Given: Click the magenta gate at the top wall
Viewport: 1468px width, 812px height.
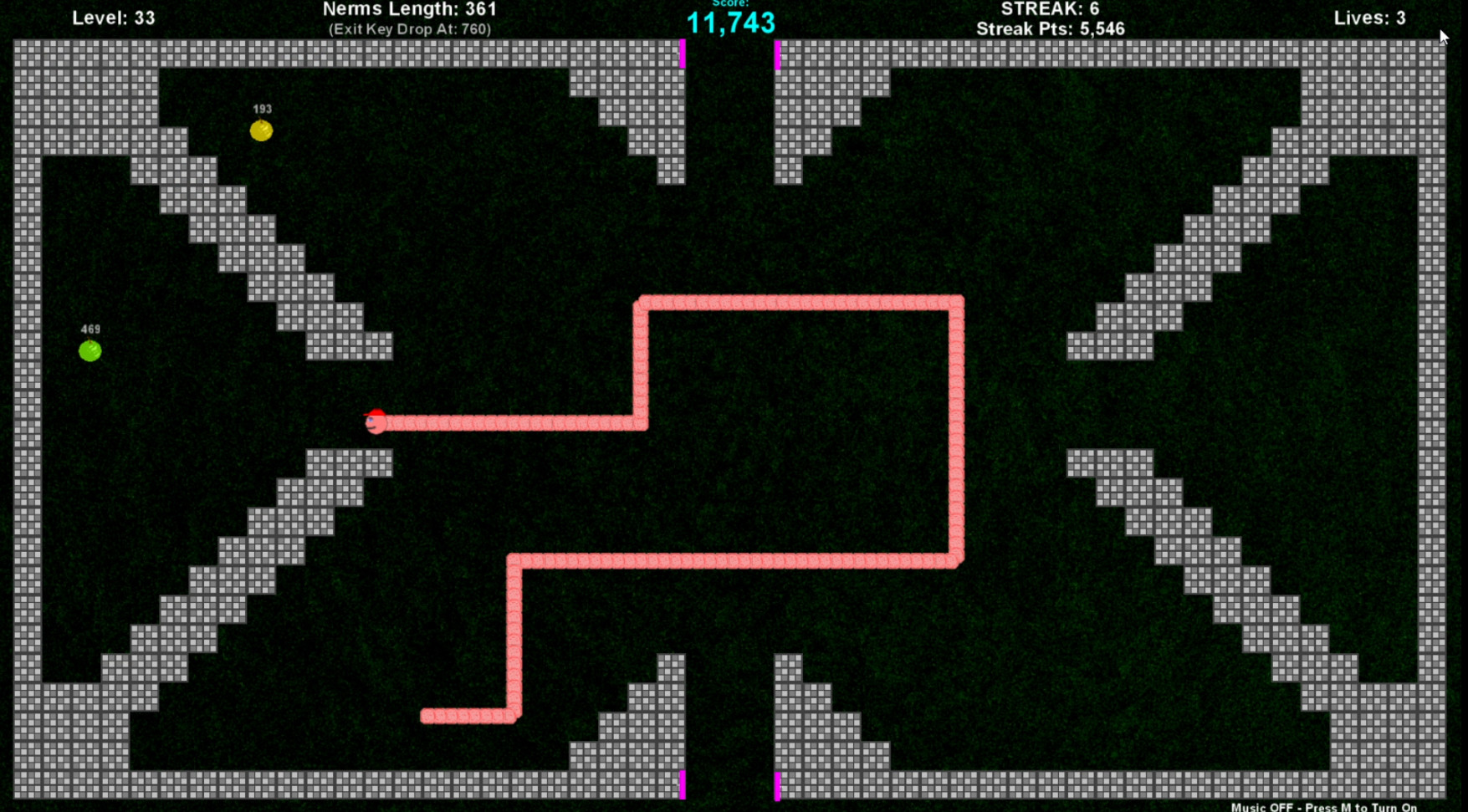Looking at the screenshot, I should coord(683,56).
